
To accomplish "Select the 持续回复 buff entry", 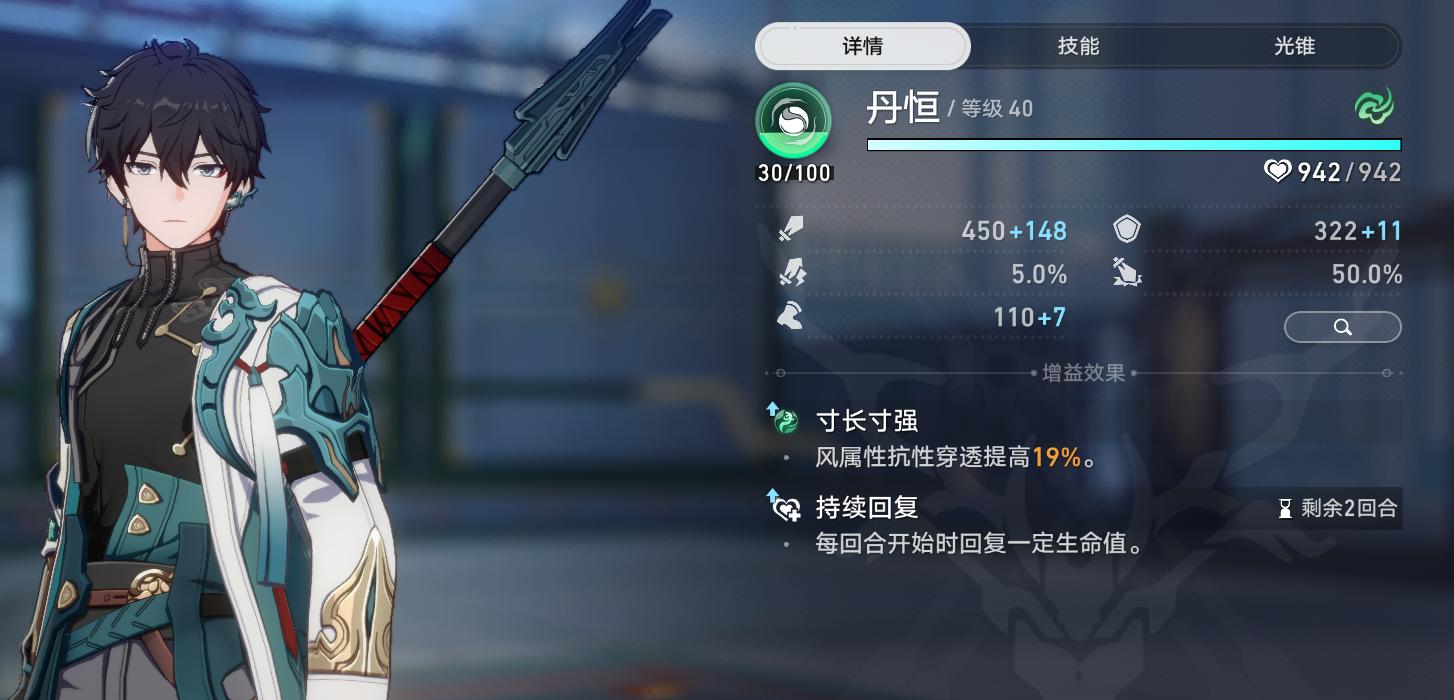I will tap(867, 507).
